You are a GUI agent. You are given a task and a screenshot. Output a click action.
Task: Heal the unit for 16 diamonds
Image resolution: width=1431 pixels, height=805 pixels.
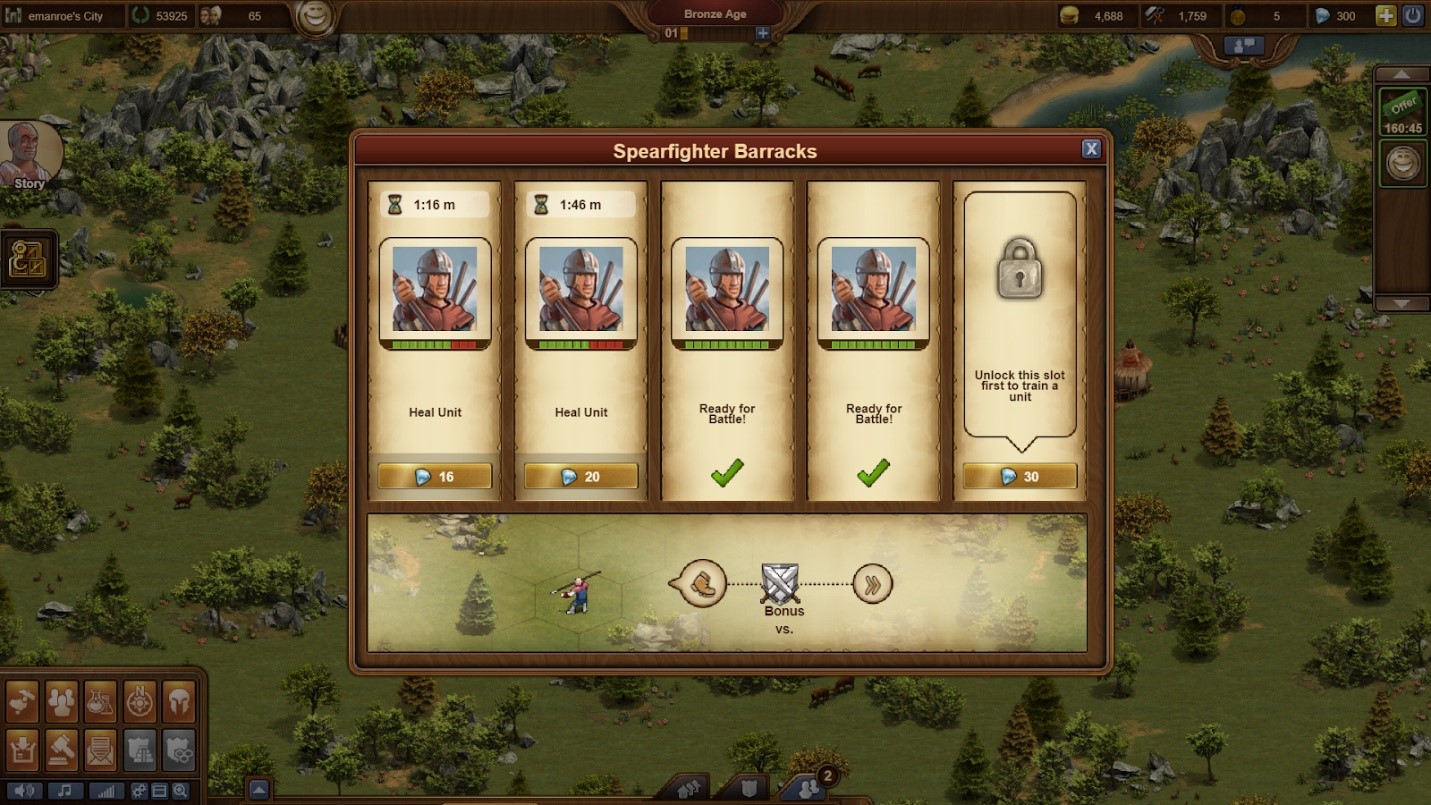435,477
